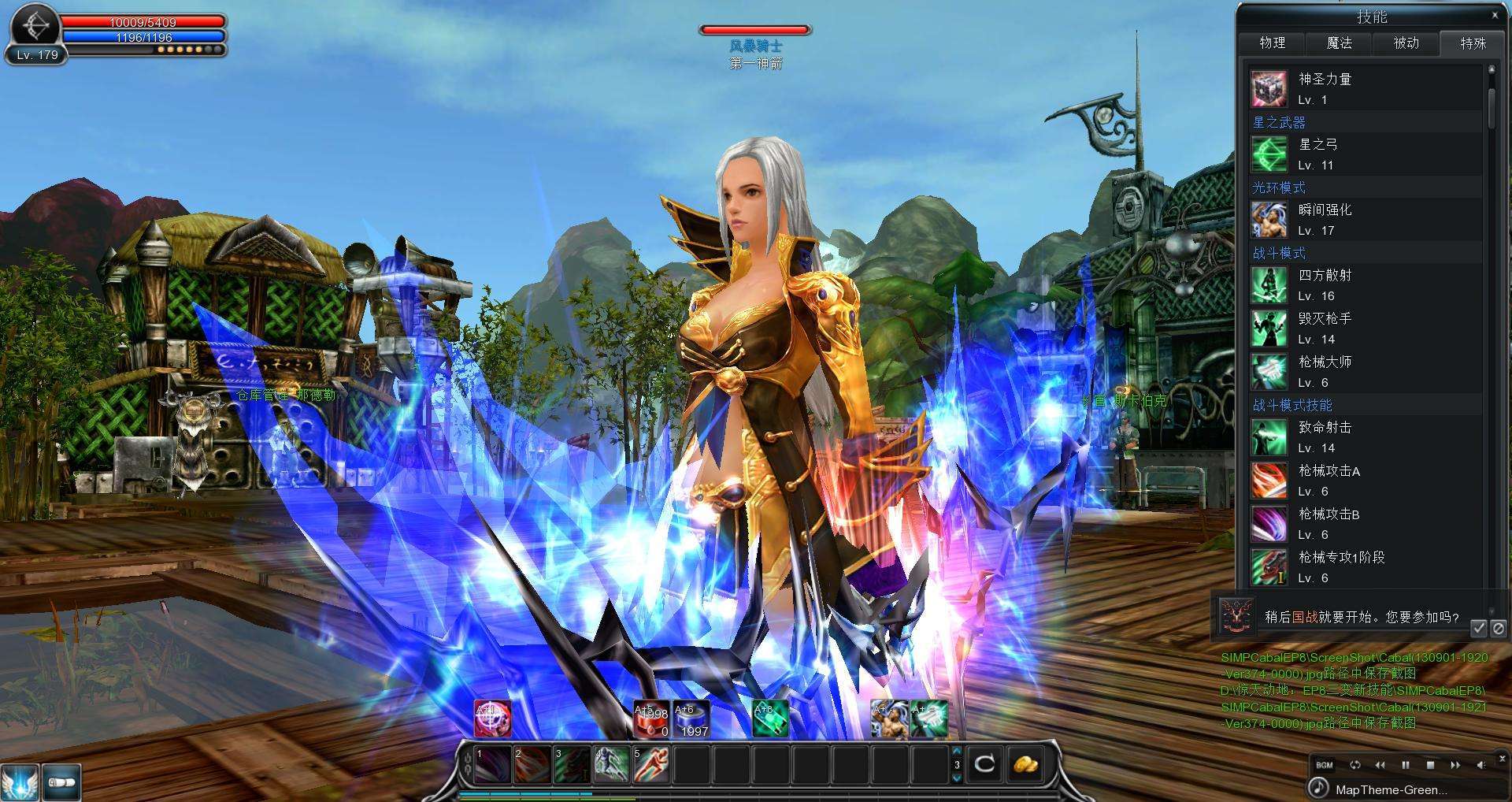Show the 被动 skills tab
Image resolution: width=1512 pixels, height=802 pixels.
click(x=1406, y=43)
